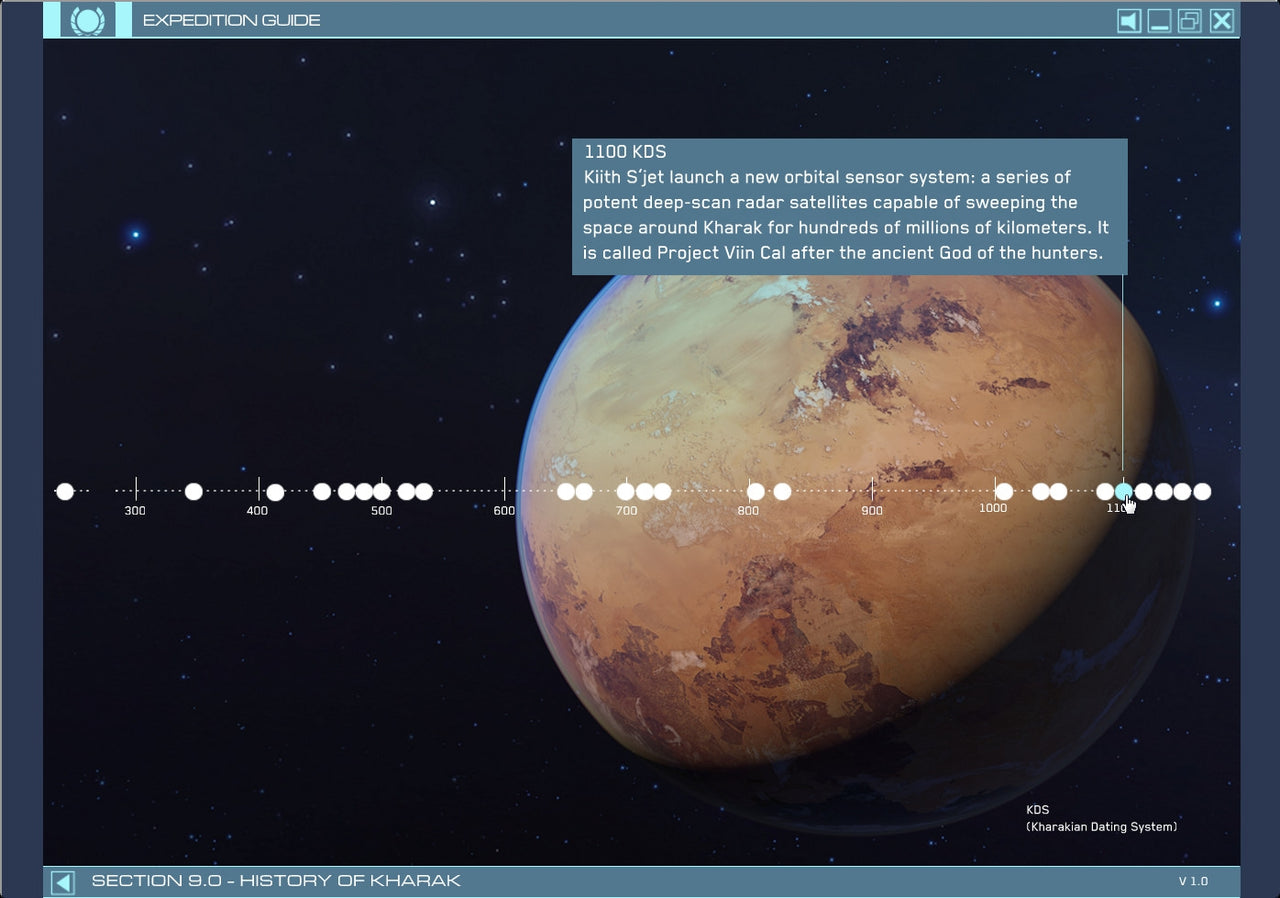The width and height of the screenshot is (1280, 898).
Task: Click the expedition emblem icon in the title bar
Action: (x=89, y=19)
